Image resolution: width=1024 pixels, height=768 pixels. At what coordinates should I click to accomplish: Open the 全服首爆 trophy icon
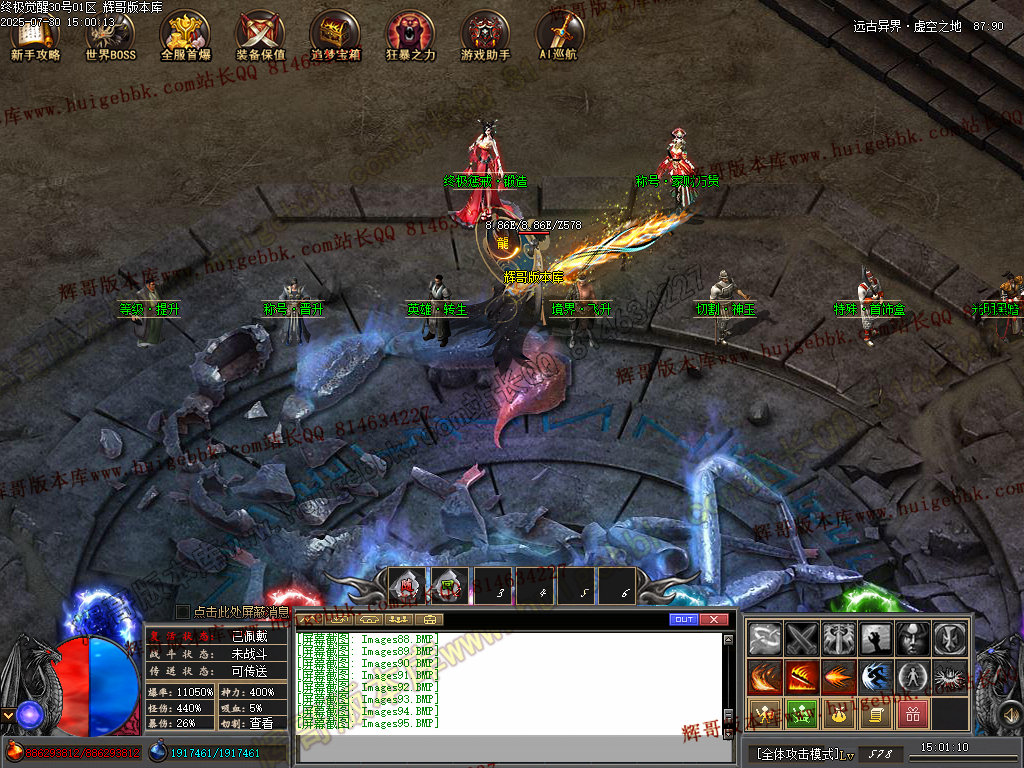coord(185,36)
